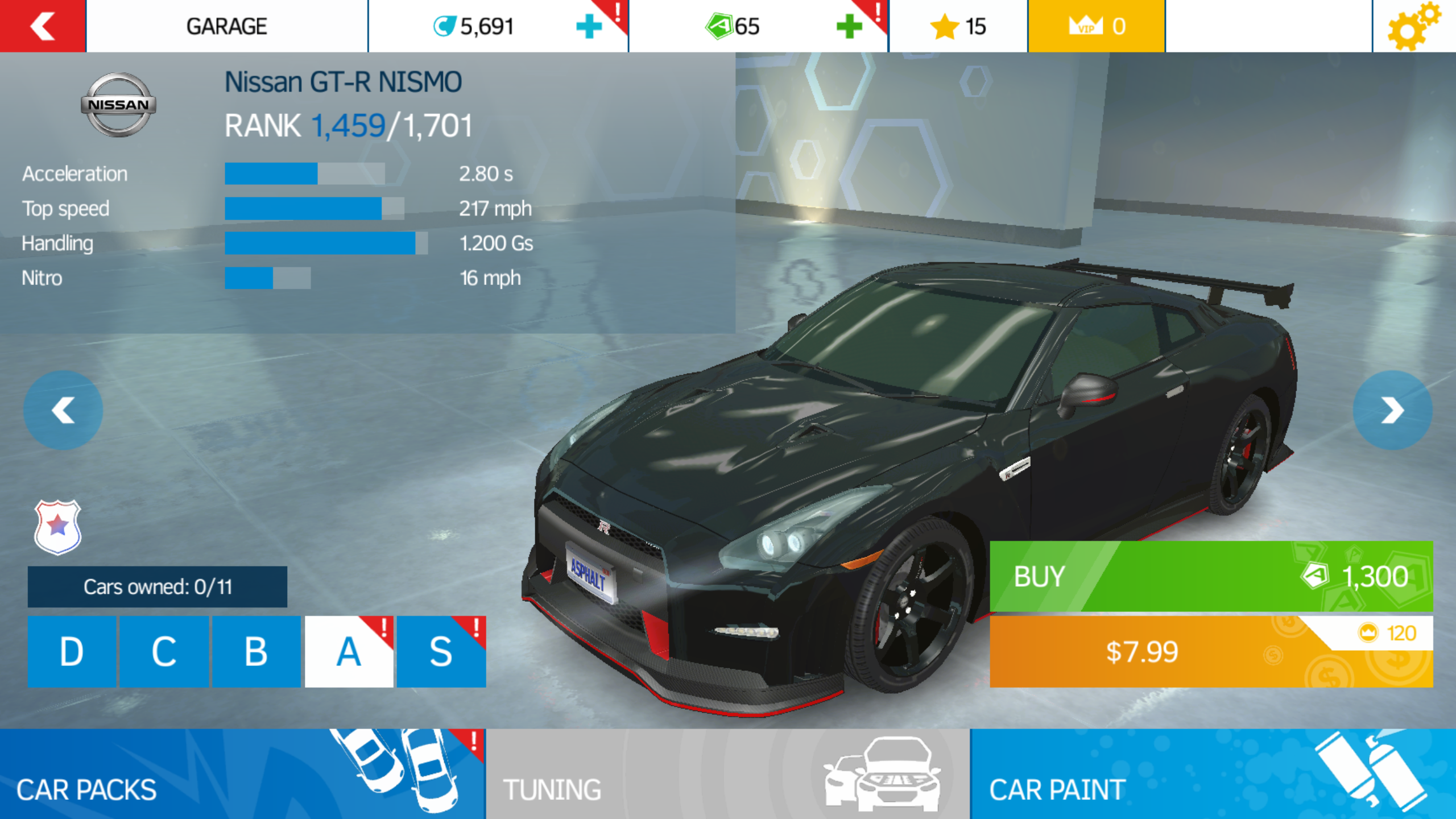This screenshot has width=1456, height=819.
Task: Show the previous car in the garage
Action: [63, 410]
